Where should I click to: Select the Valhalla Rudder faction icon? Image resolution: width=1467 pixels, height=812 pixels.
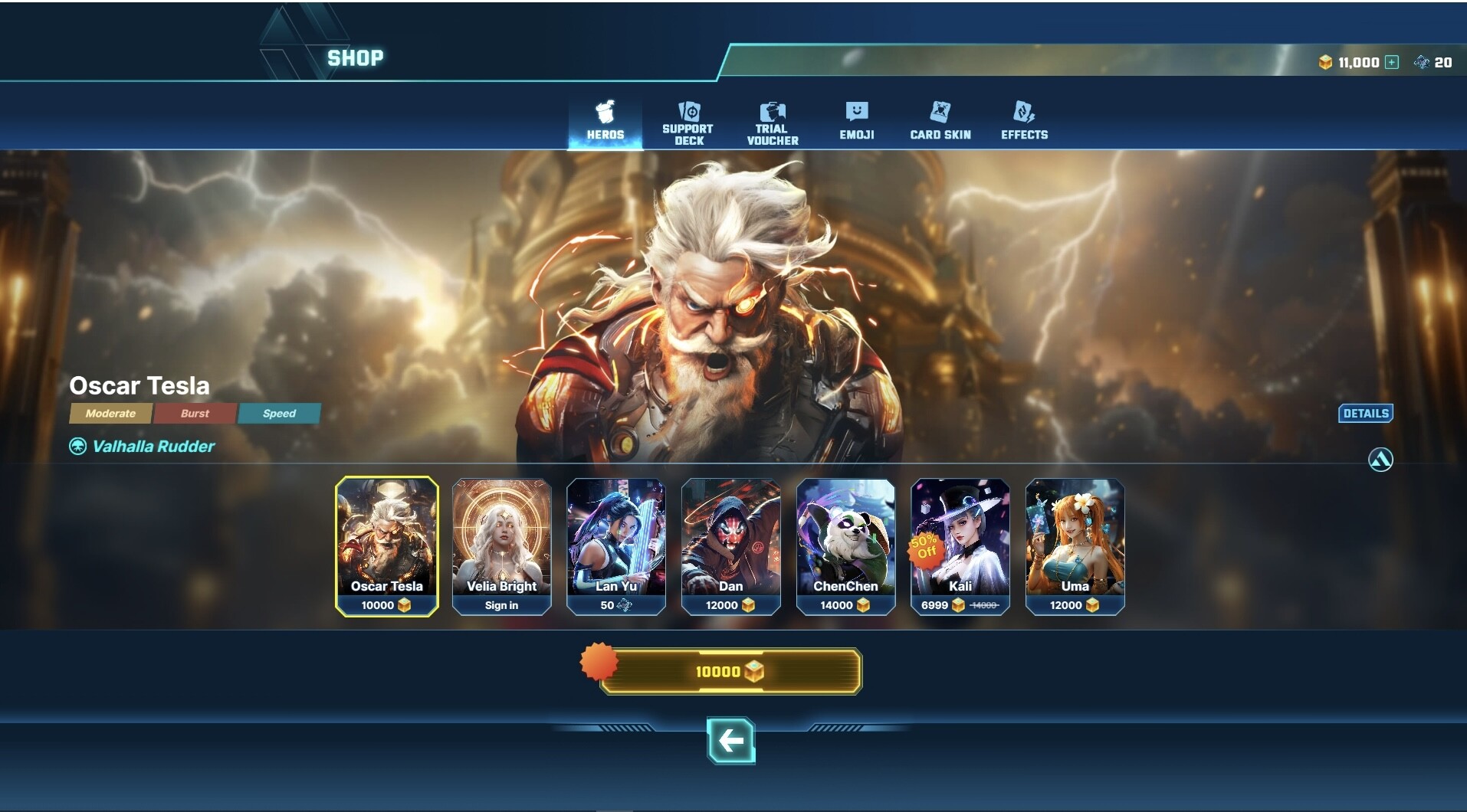click(77, 446)
